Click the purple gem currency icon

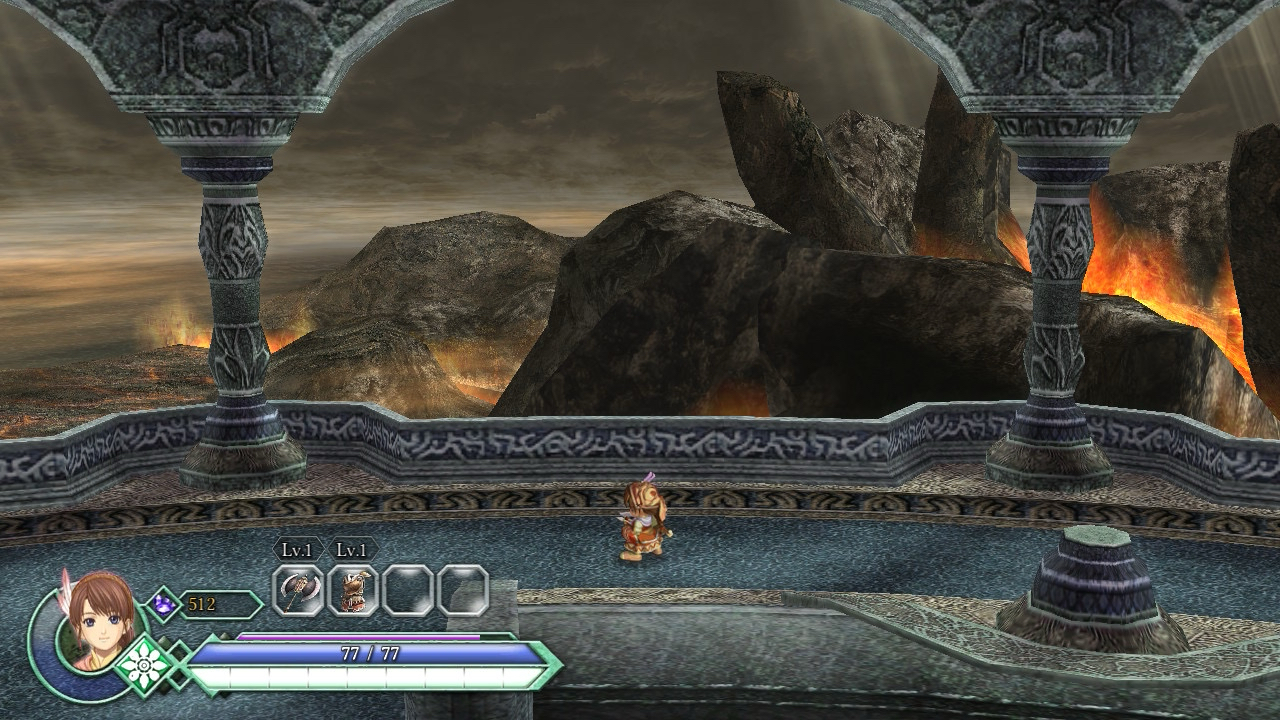pyautogui.click(x=163, y=604)
